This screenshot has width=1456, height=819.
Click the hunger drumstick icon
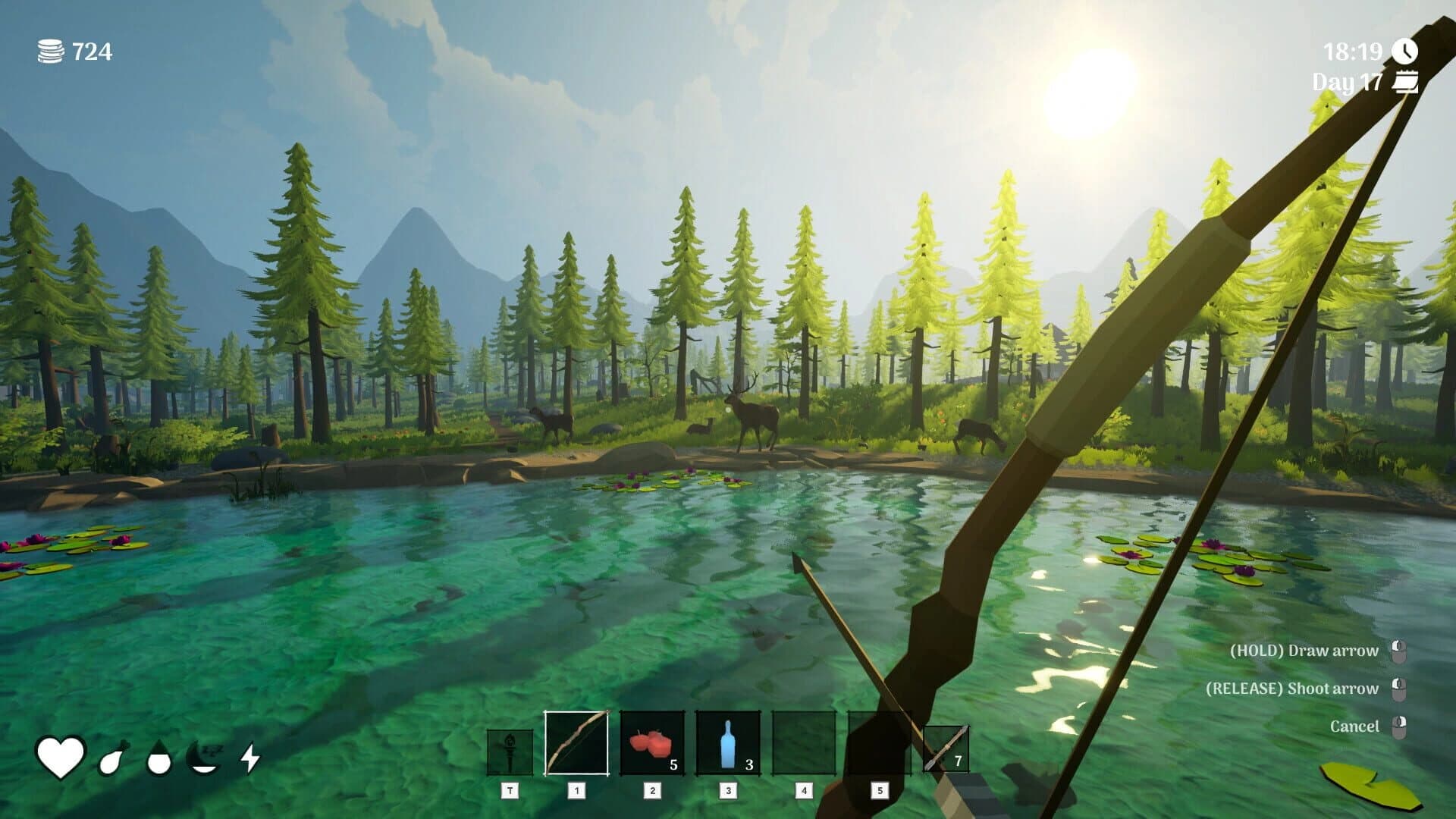(112, 758)
